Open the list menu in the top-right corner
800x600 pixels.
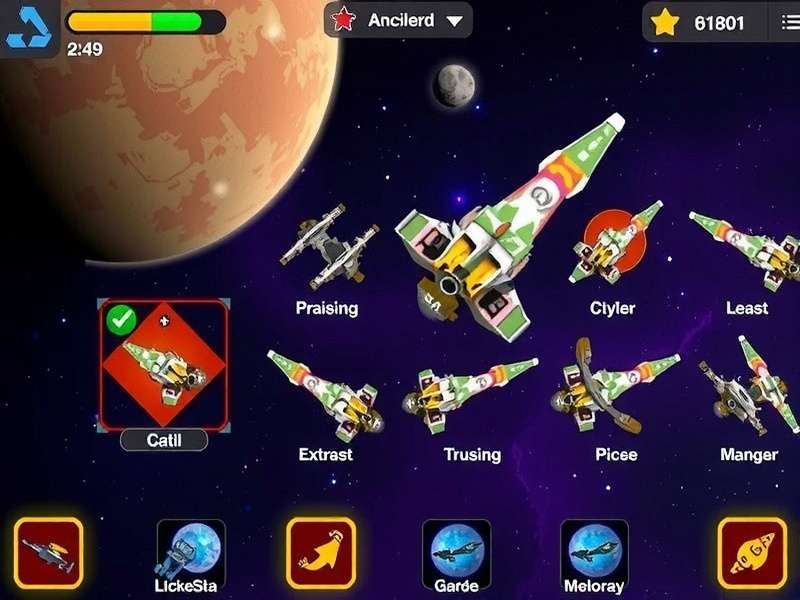(x=788, y=22)
